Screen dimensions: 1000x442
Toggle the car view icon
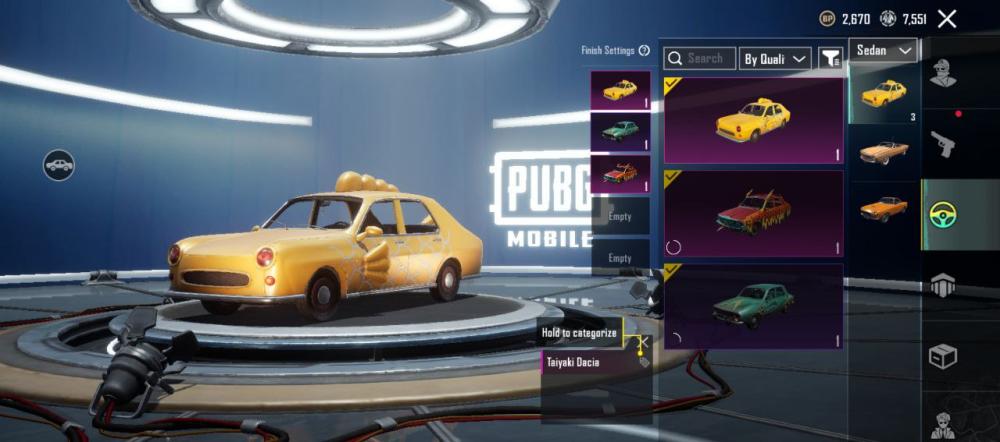click(x=59, y=164)
